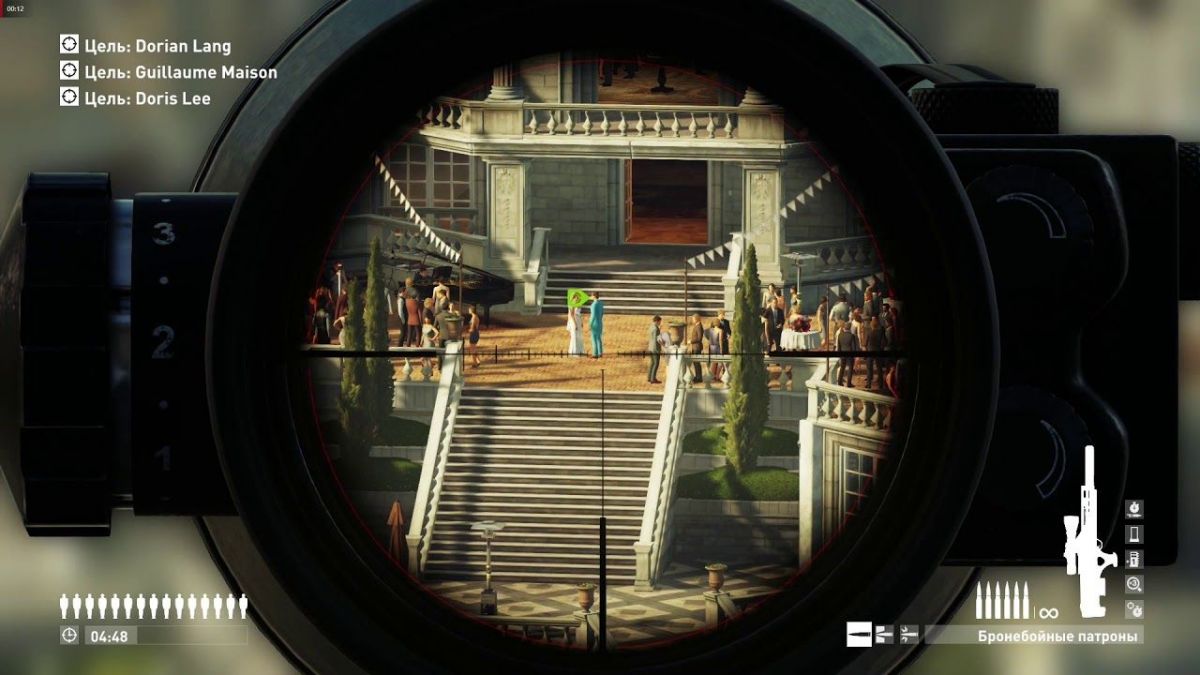Select the magazine outline perk icon
This screenshot has height=675, width=1200.
point(1134,534)
